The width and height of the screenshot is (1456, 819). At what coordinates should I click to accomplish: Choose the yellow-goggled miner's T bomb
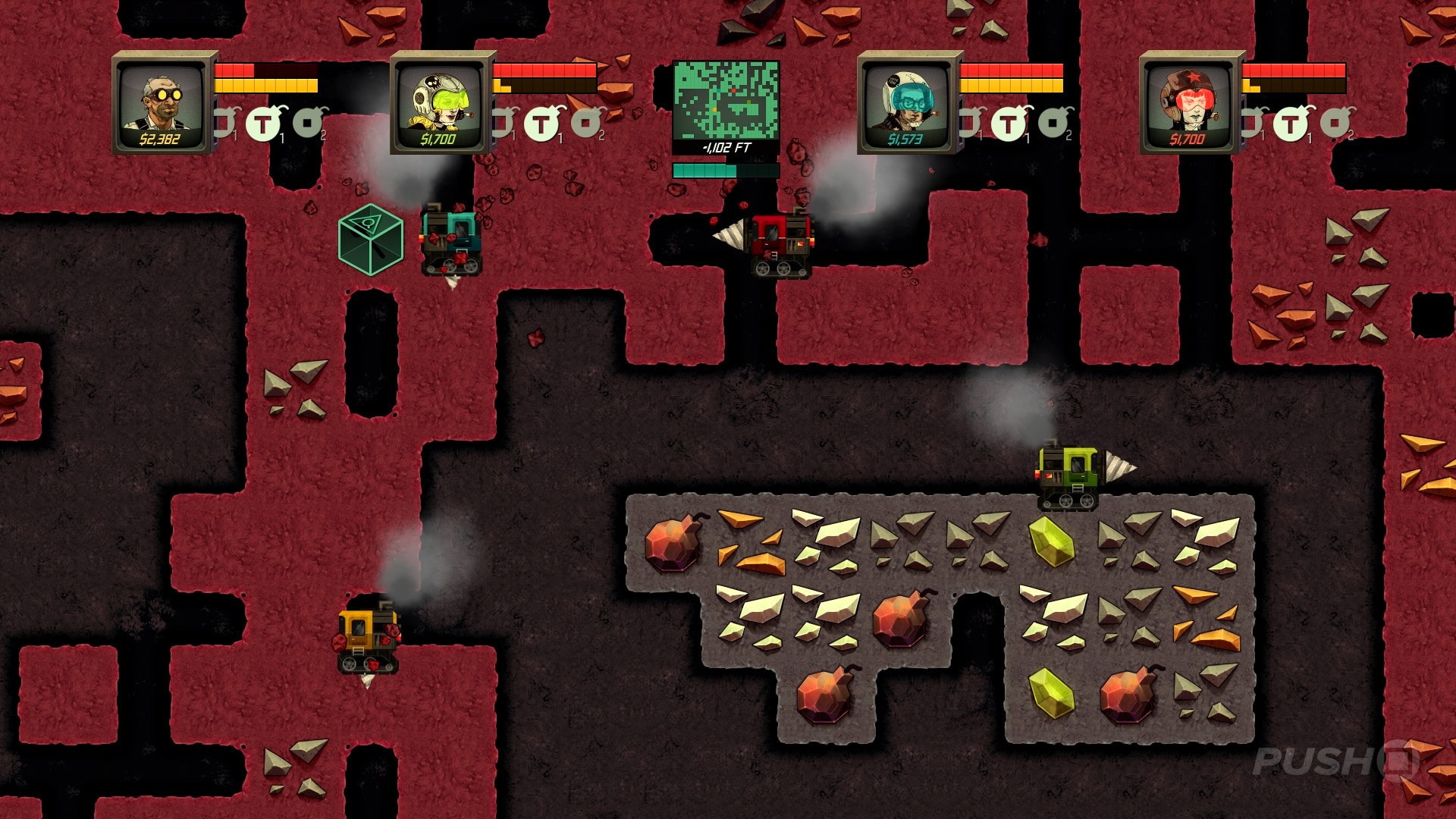263,124
